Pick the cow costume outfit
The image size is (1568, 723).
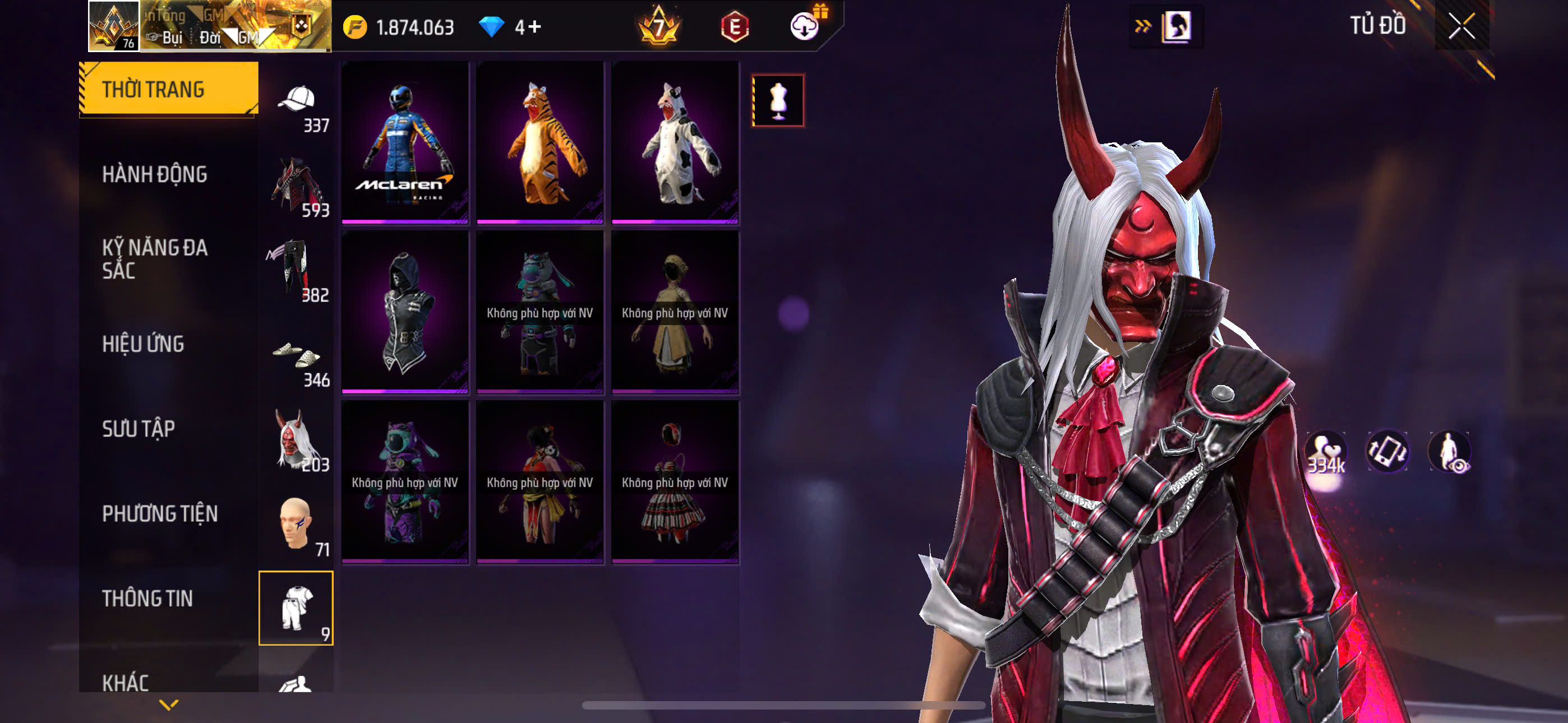point(675,142)
